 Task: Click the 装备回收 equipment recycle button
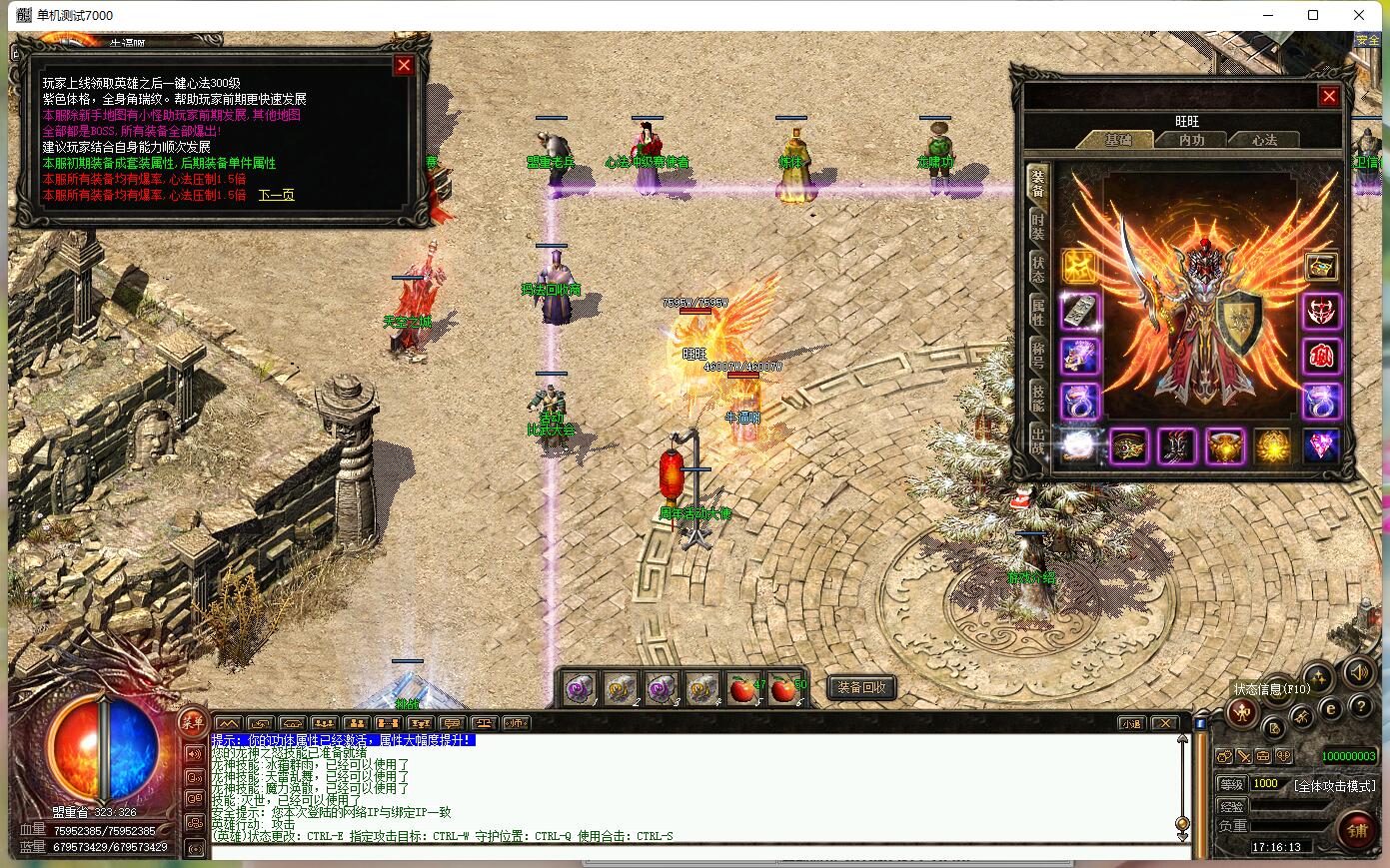tap(861, 687)
